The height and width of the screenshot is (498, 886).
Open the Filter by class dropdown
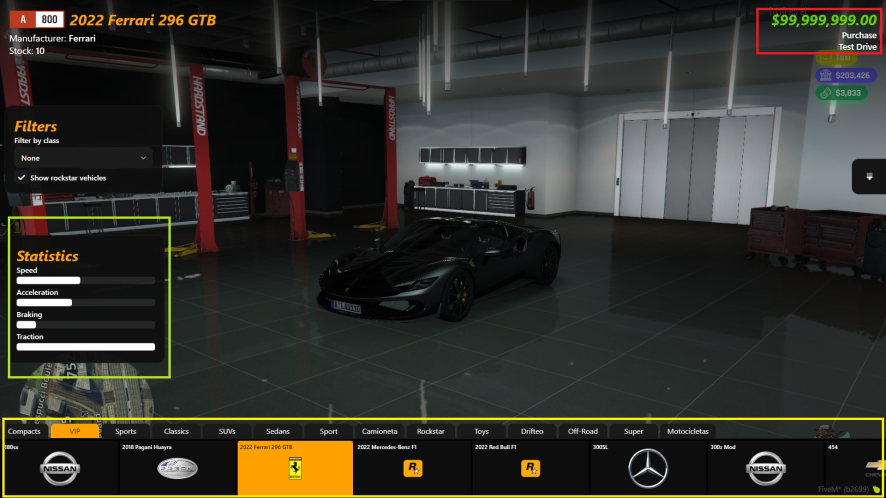[x=84, y=157]
